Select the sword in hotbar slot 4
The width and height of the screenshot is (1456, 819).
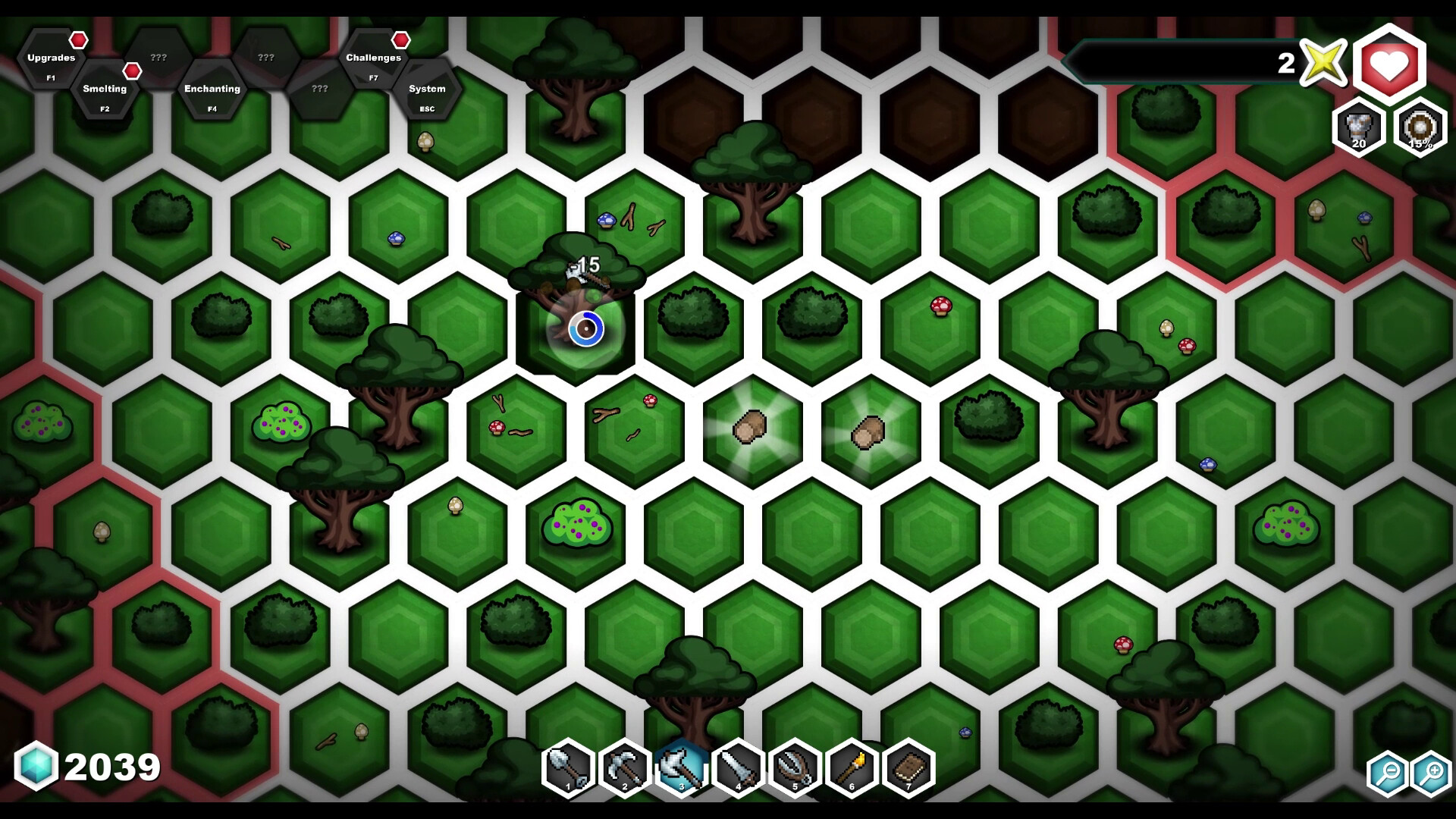pos(741,769)
